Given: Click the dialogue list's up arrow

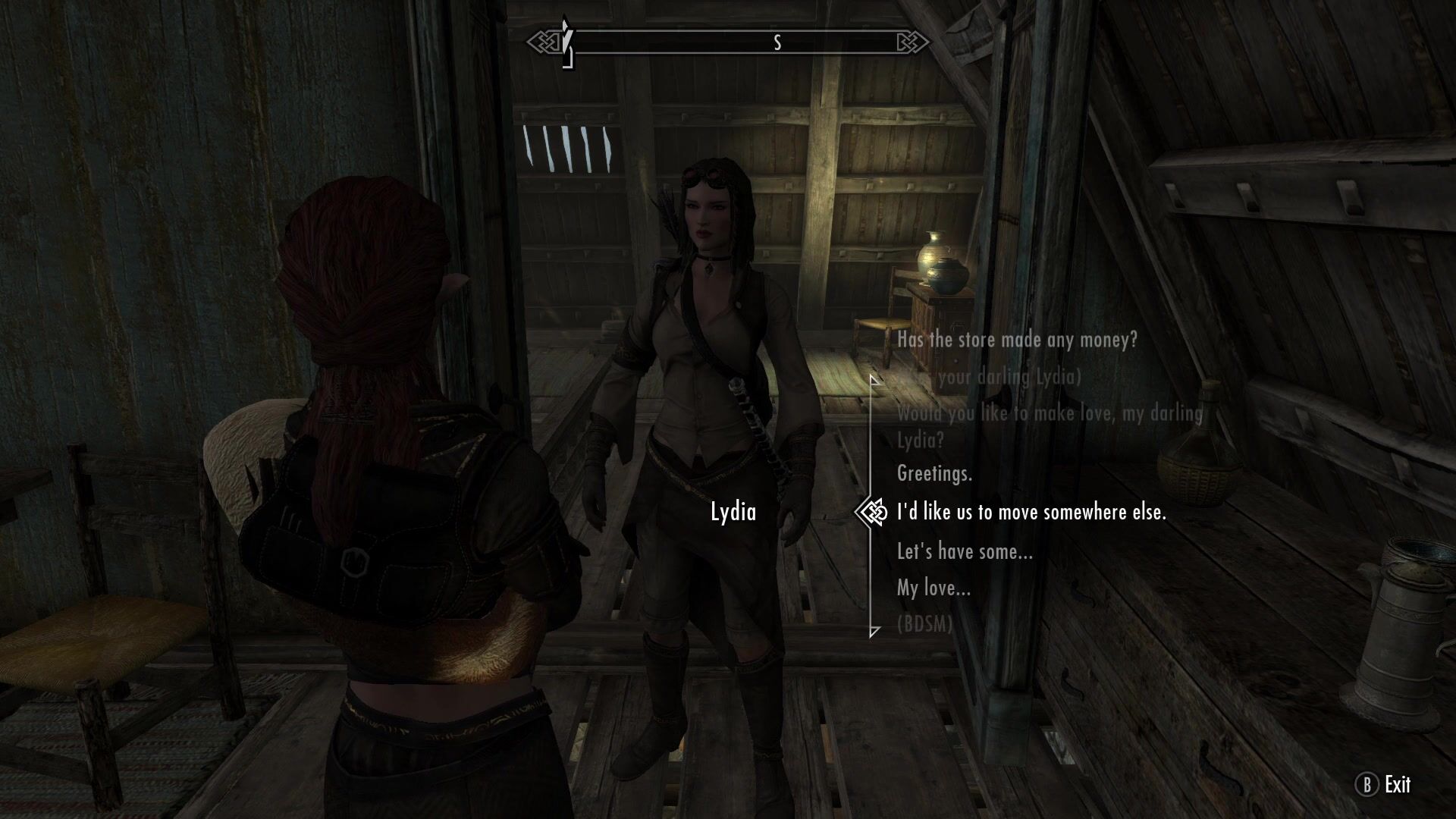Looking at the screenshot, I should (x=874, y=379).
